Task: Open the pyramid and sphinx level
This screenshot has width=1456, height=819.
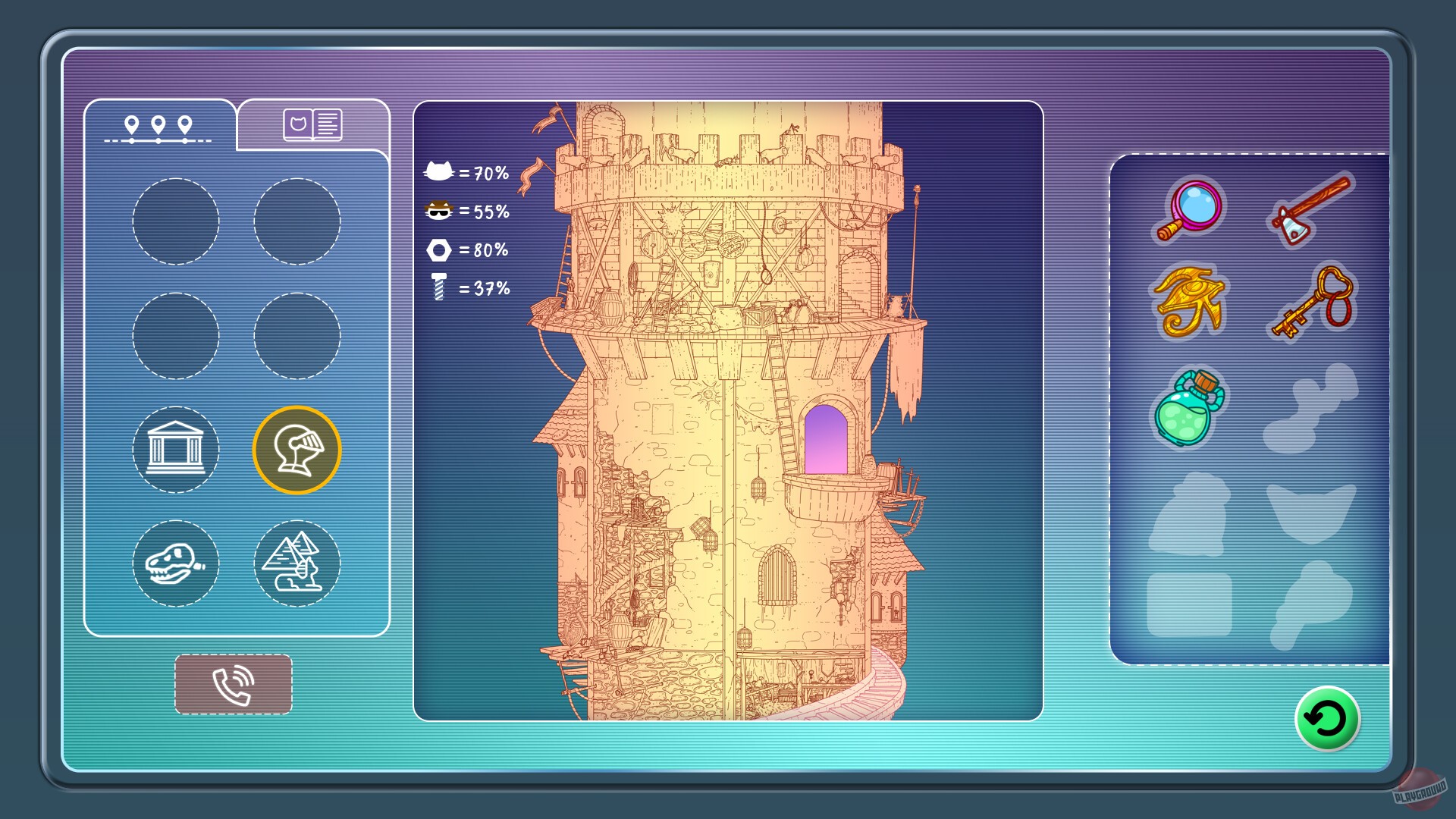Action: pyautogui.click(x=296, y=564)
